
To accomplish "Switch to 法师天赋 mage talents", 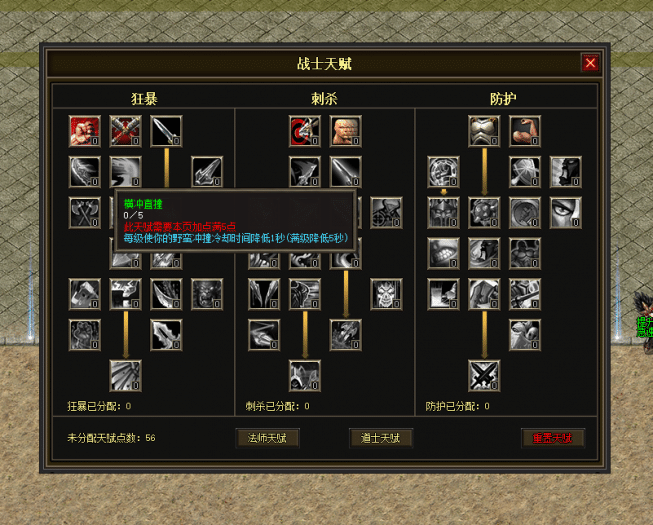I will click(x=267, y=438).
